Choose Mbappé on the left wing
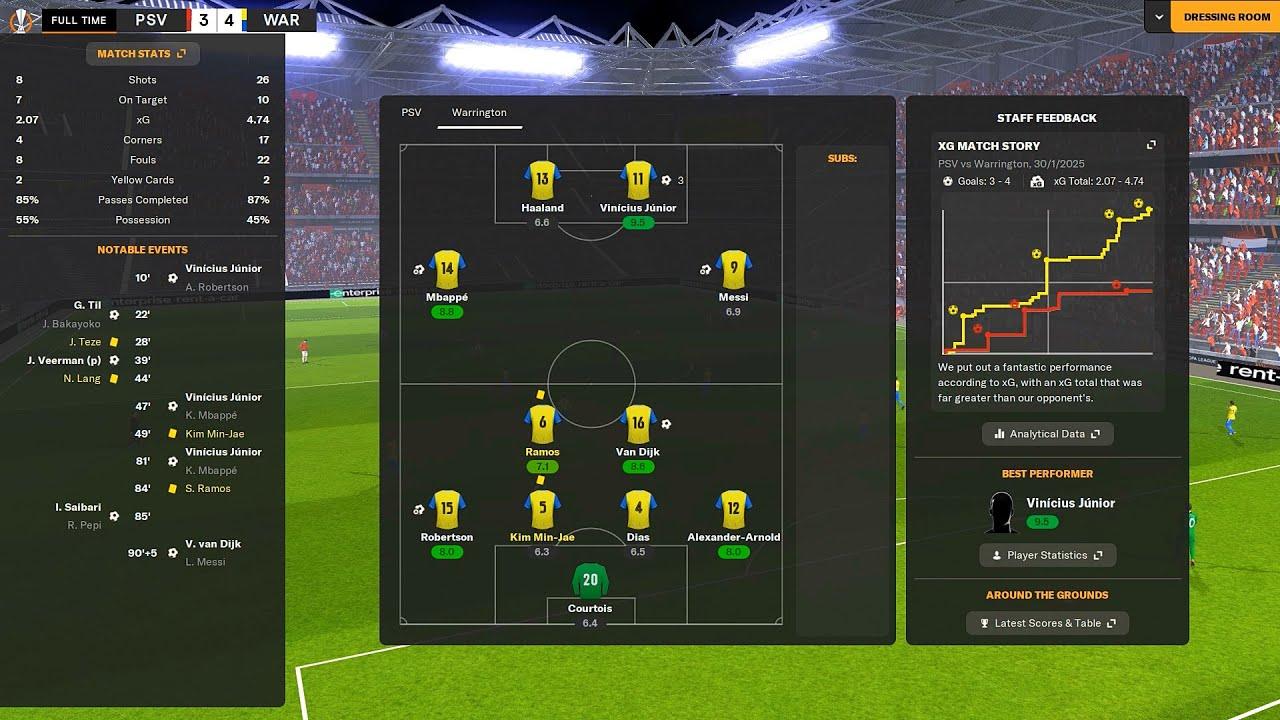The width and height of the screenshot is (1280, 720). [446, 269]
